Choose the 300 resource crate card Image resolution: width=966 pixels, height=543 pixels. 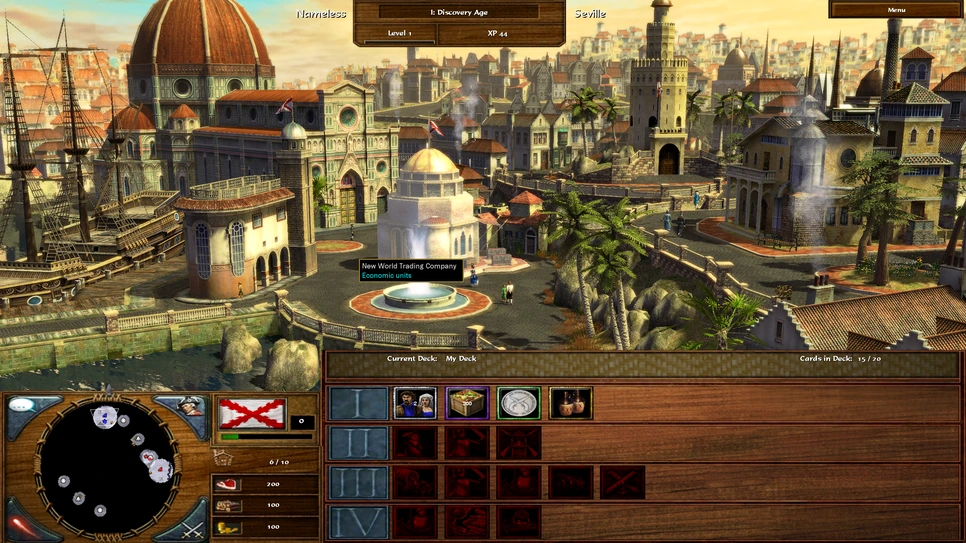467,403
